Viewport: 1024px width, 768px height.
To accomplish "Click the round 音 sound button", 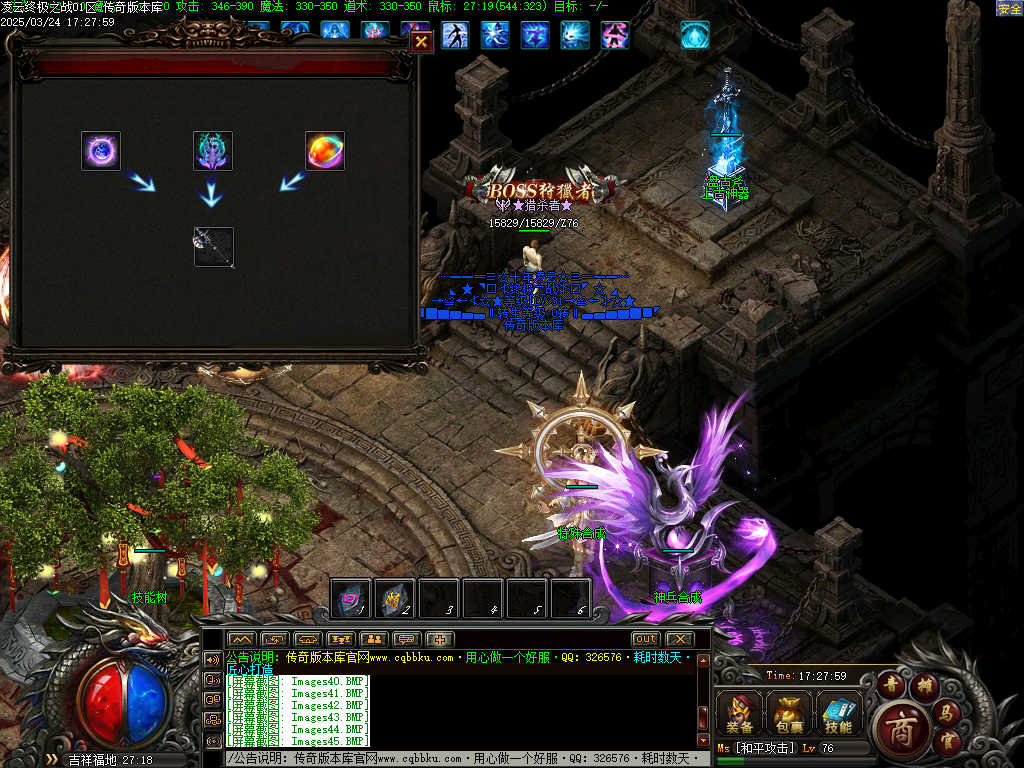I will click(x=890, y=685).
